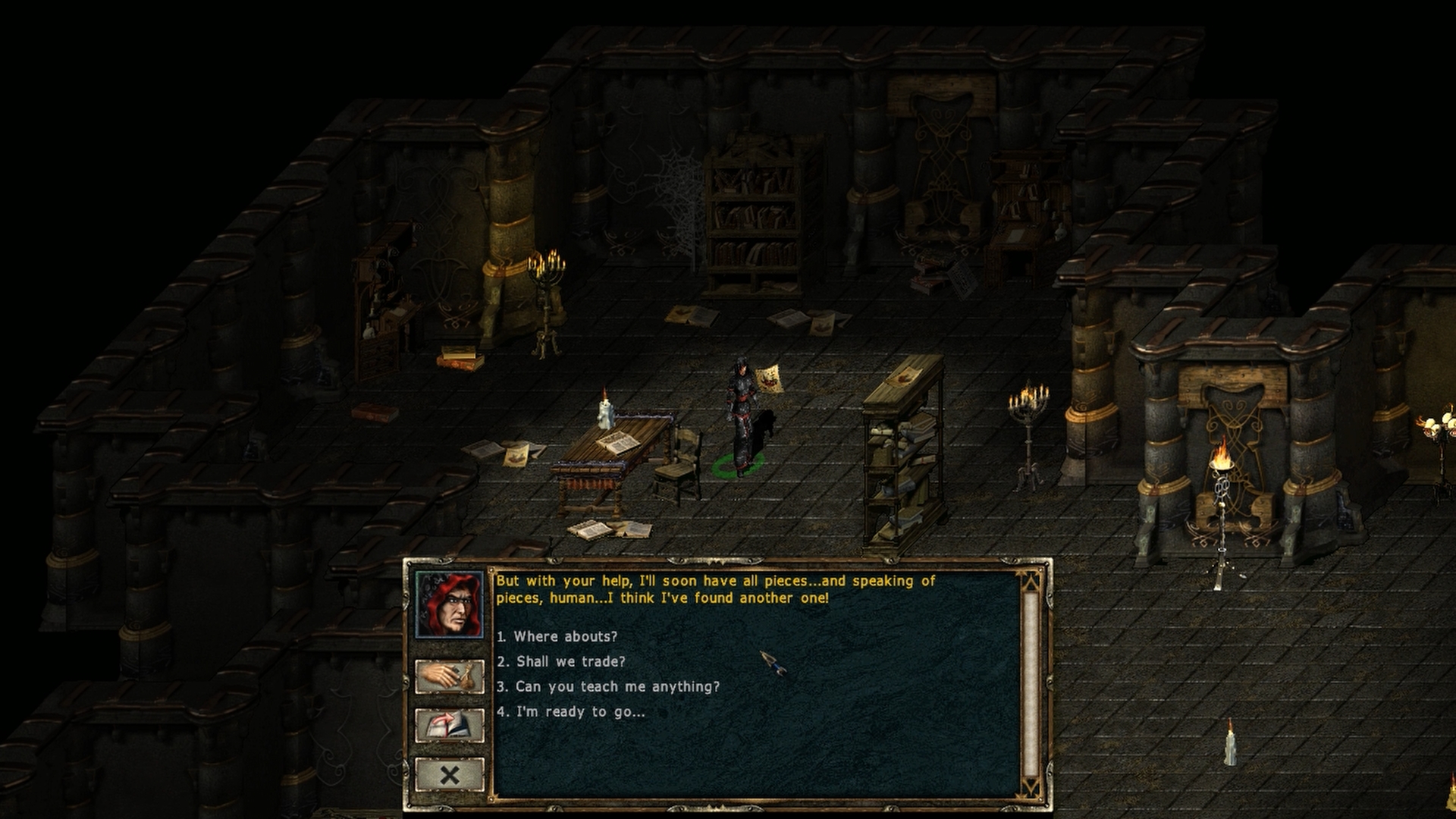The image size is (1456, 819).
Task: Close the dialogue with the X button
Action: point(450,775)
